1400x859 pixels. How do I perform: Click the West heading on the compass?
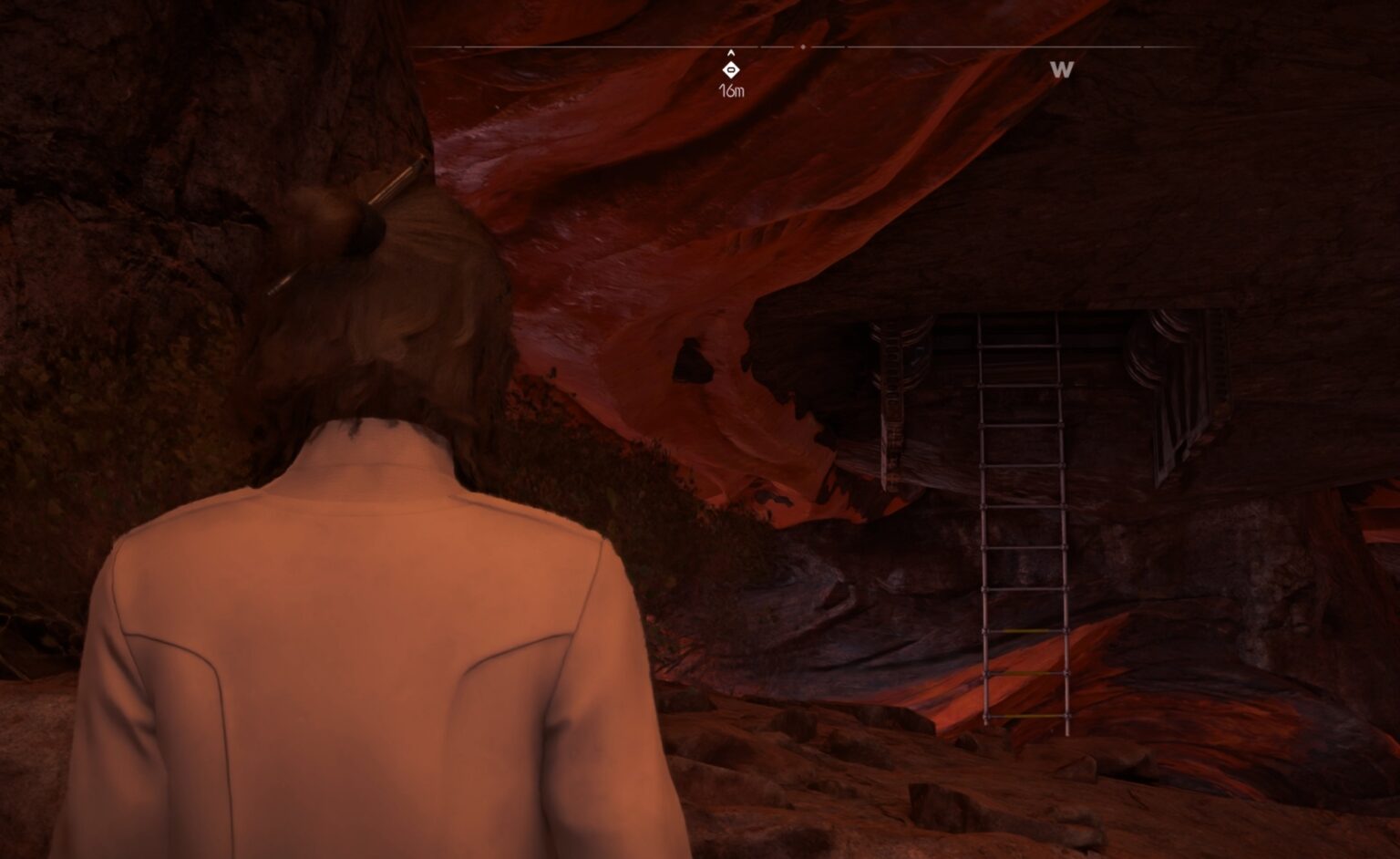[1061, 69]
